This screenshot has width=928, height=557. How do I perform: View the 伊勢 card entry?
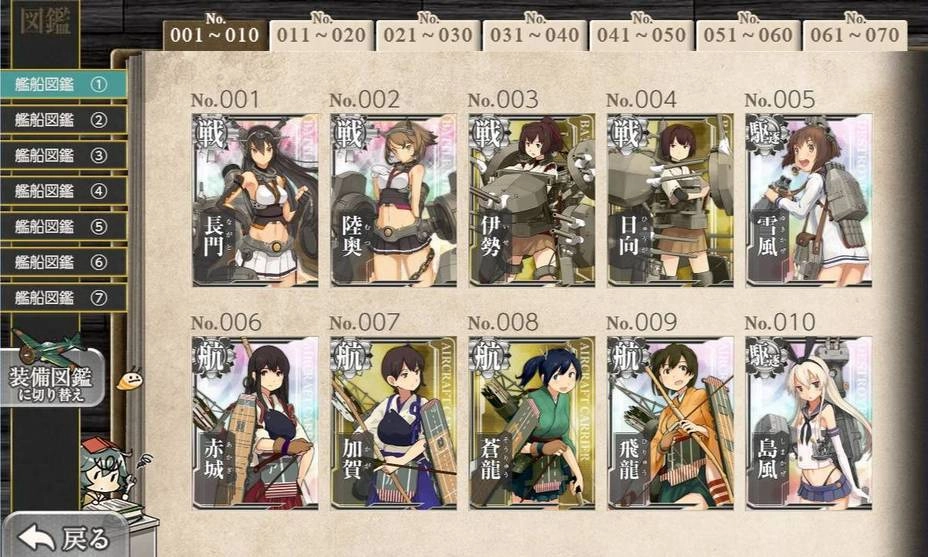click(531, 200)
